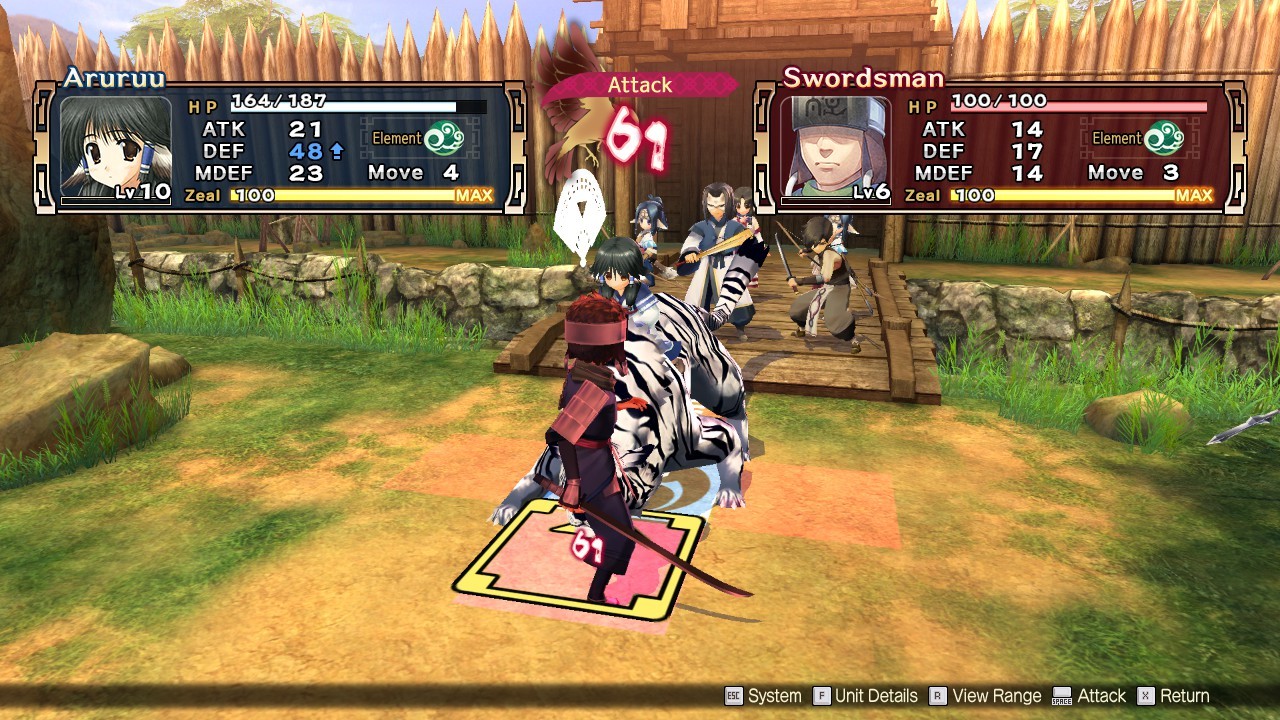Click the ESC key icon for System menu
This screenshot has width=1280, height=720.
[736, 695]
